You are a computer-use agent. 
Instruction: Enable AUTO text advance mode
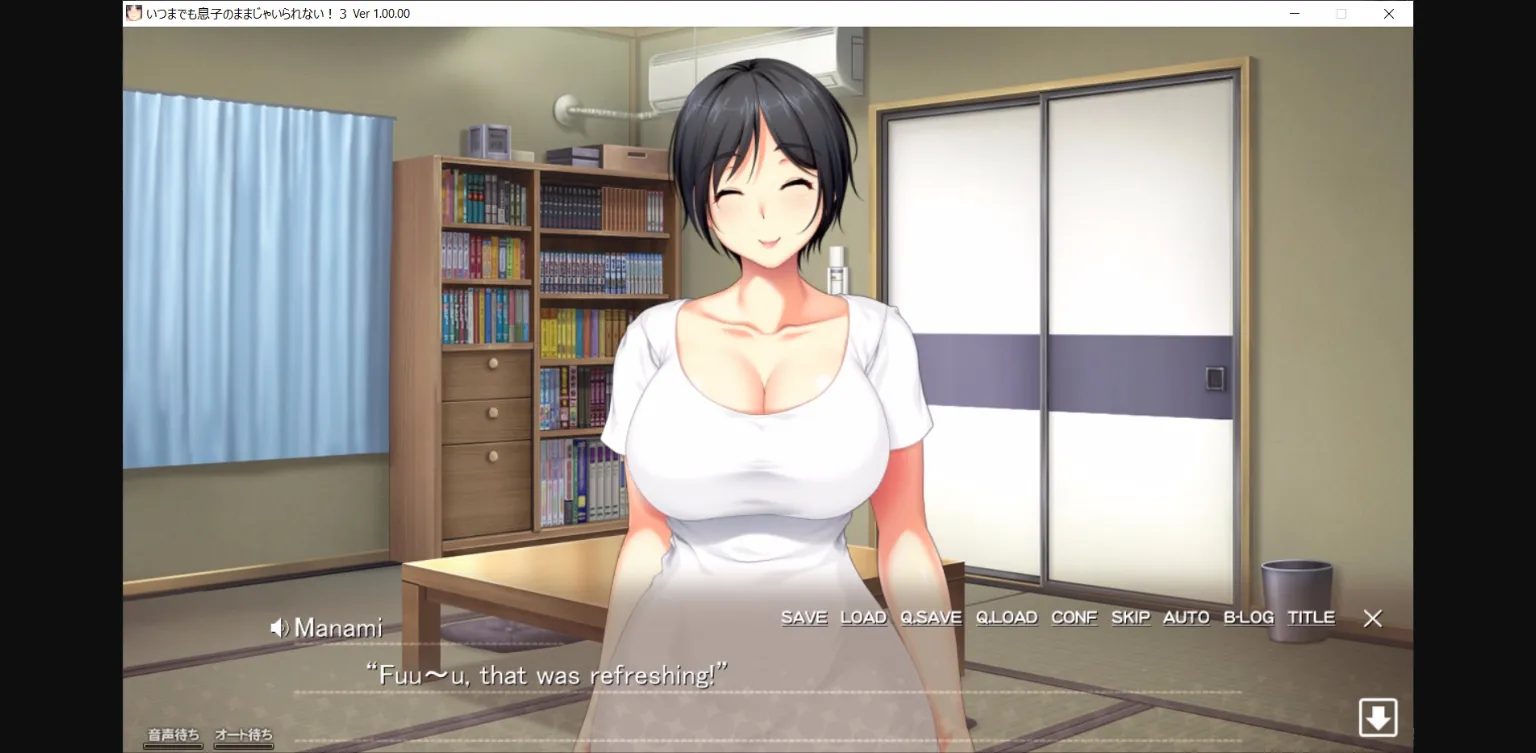click(x=1185, y=617)
